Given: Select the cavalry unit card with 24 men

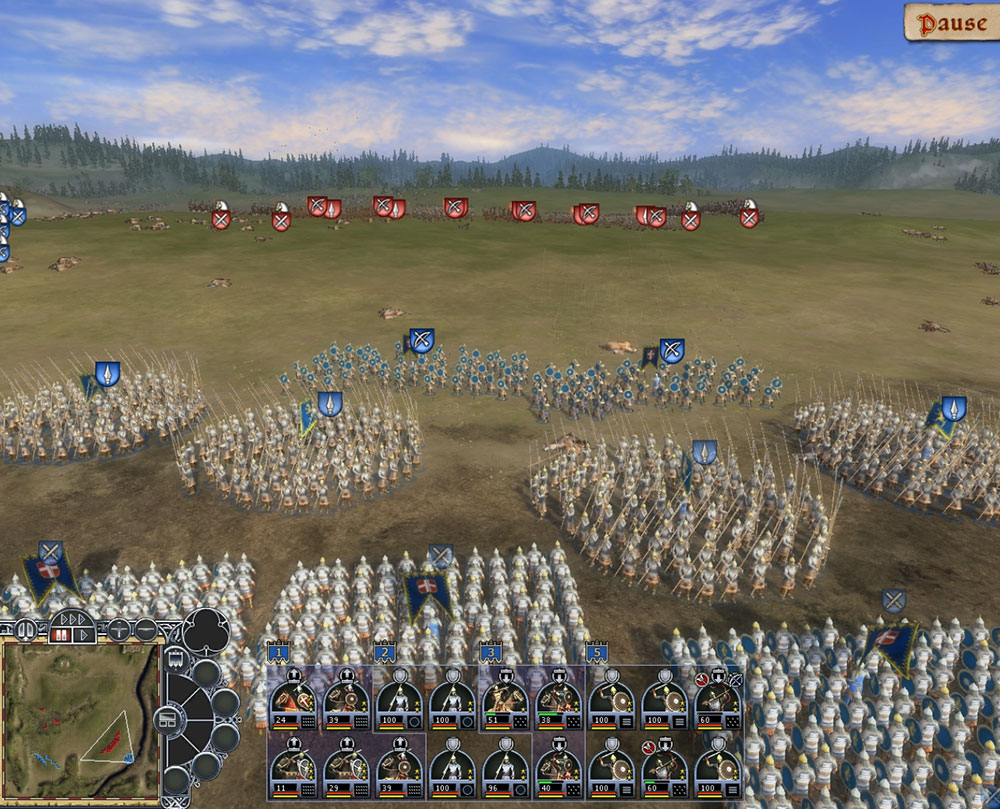Looking at the screenshot, I should 293,699.
